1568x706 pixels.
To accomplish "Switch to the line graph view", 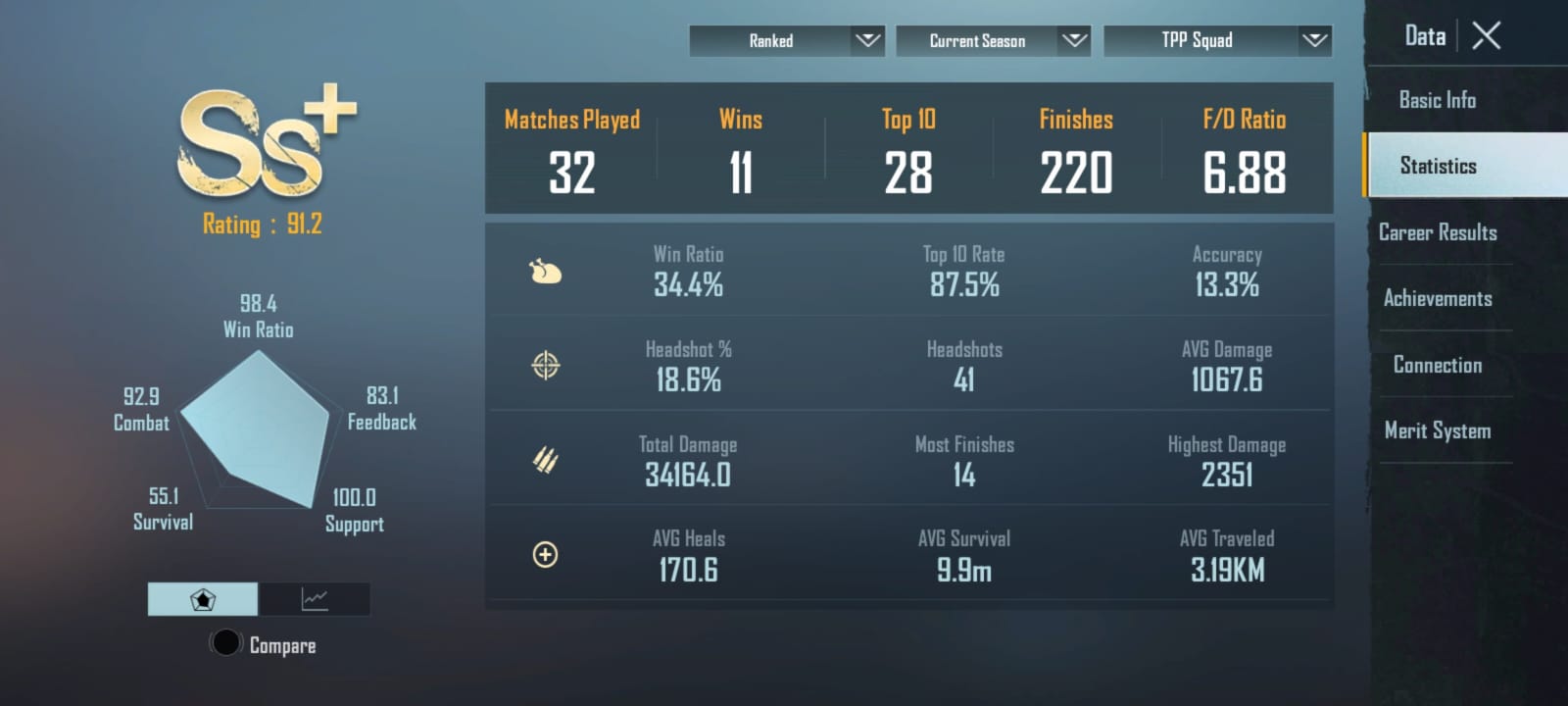I will click(315, 599).
